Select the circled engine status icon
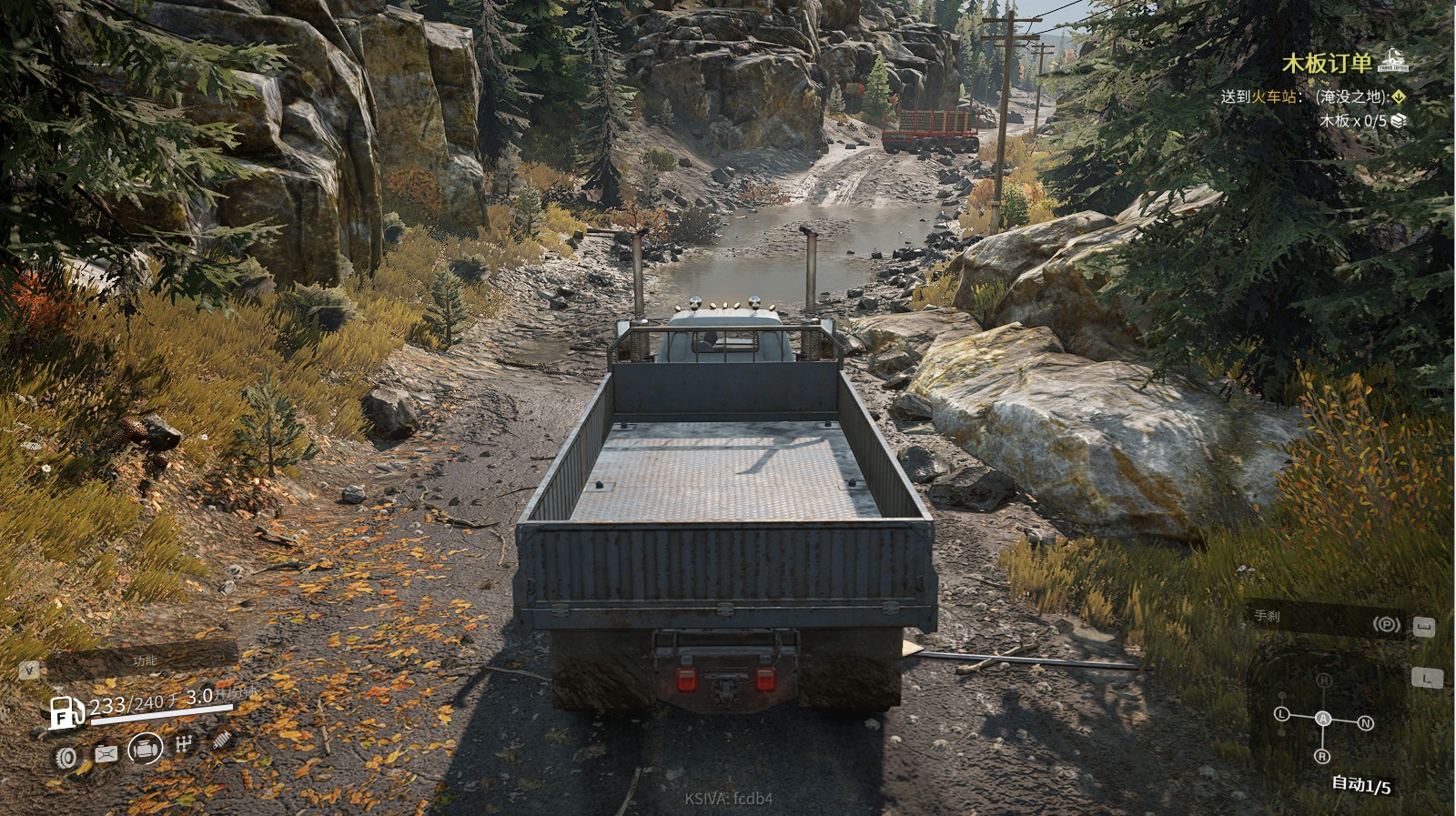This screenshot has height=816, width=1456. (146, 750)
